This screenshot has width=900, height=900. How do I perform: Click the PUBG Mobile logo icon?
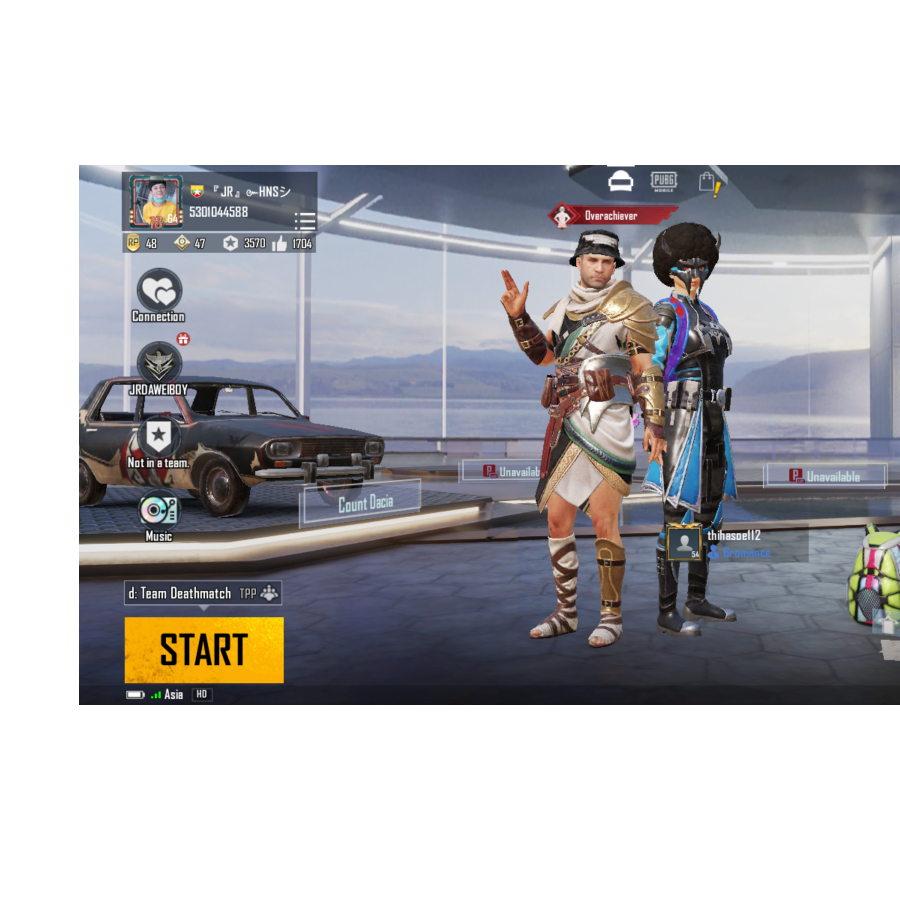coord(664,181)
